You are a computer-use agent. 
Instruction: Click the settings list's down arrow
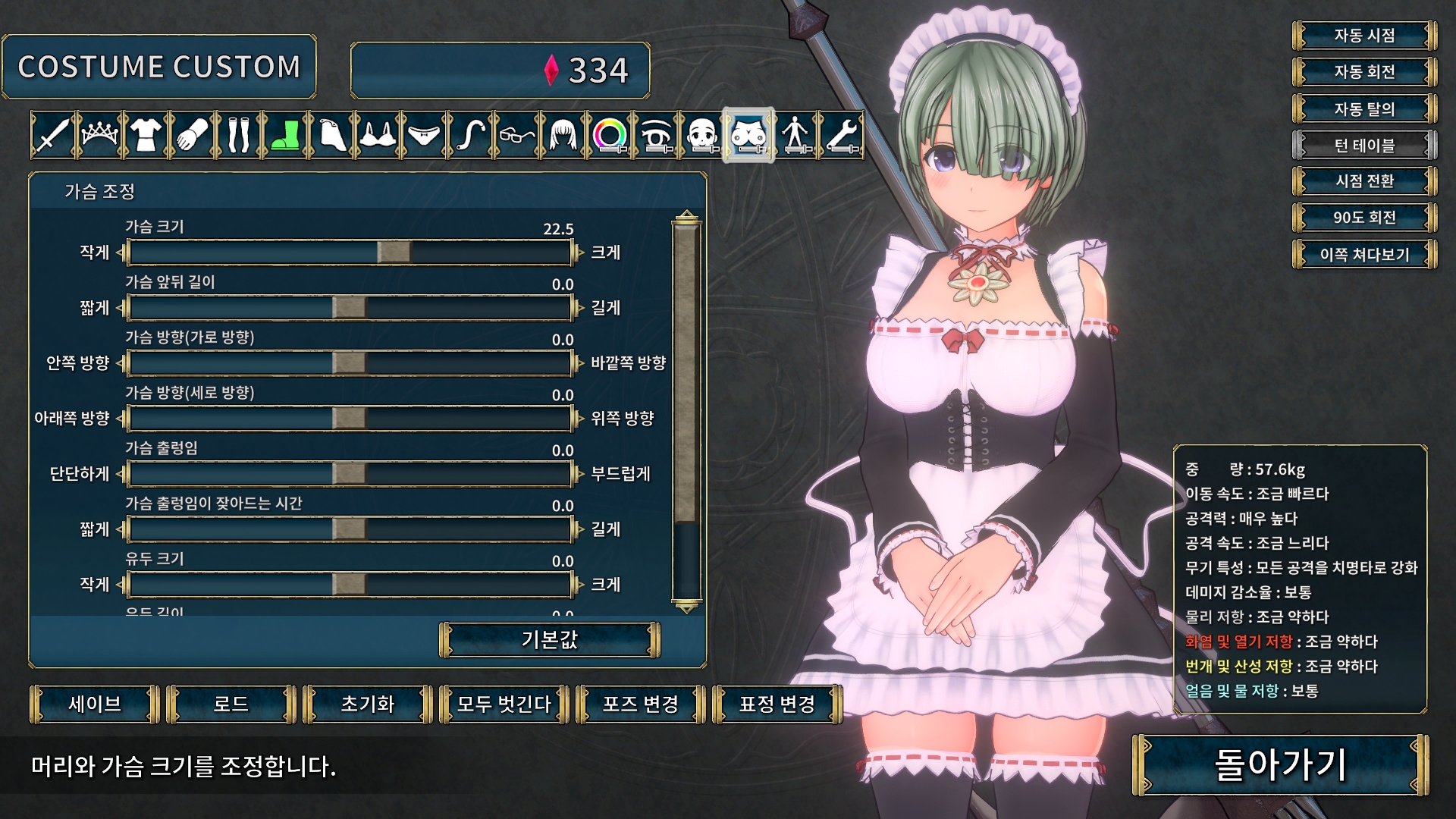(x=687, y=607)
